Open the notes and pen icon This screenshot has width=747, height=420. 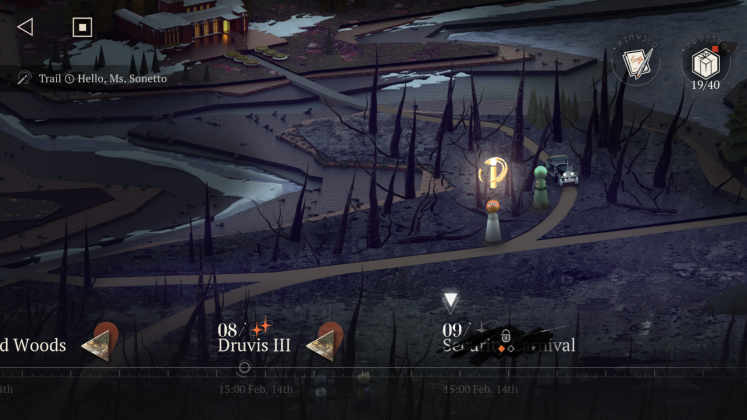pos(636,64)
